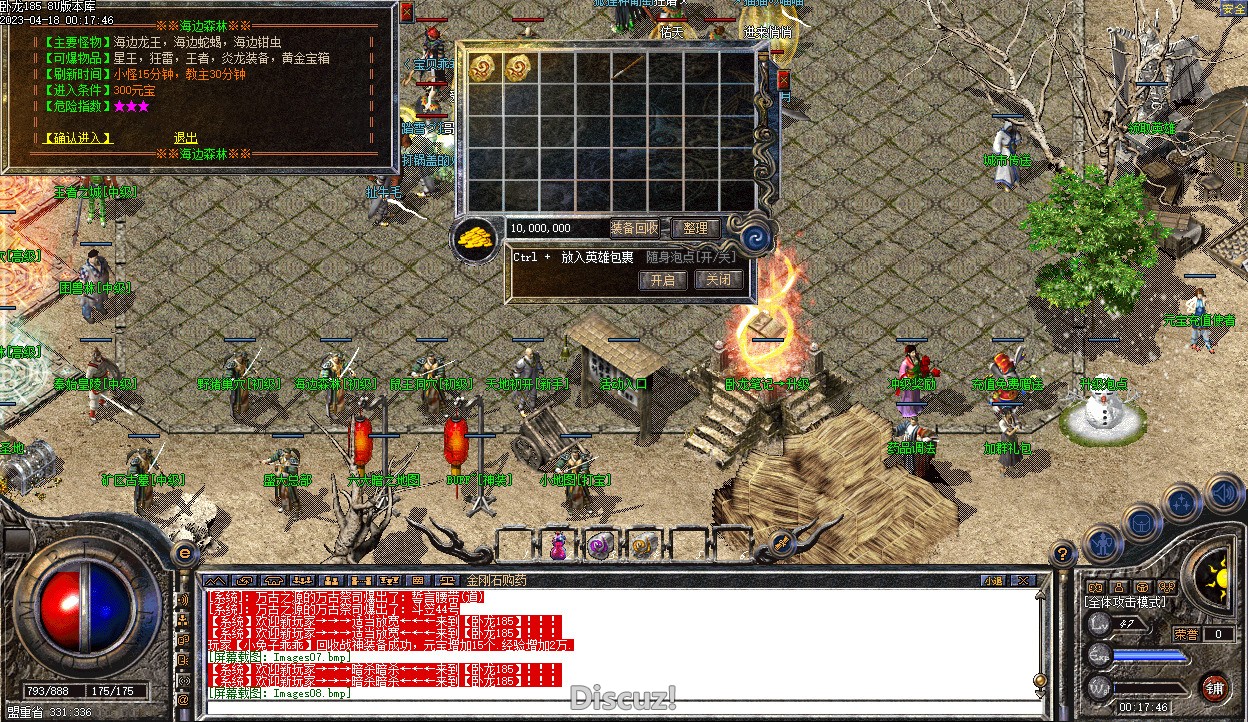Screen dimensions: 1248x722
Task: Activate the blue swirl orb on the bag
Action: pos(753,237)
